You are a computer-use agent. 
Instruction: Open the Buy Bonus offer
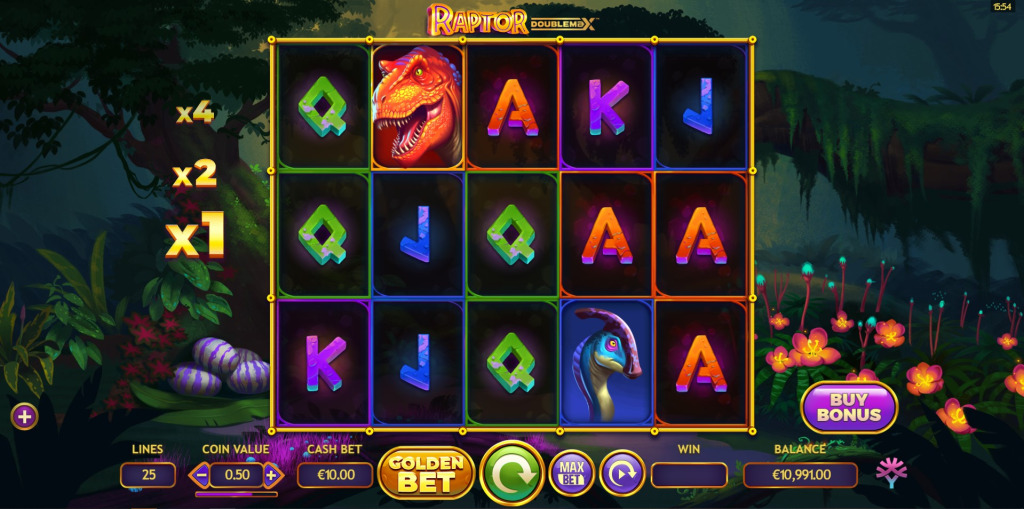pos(849,407)
